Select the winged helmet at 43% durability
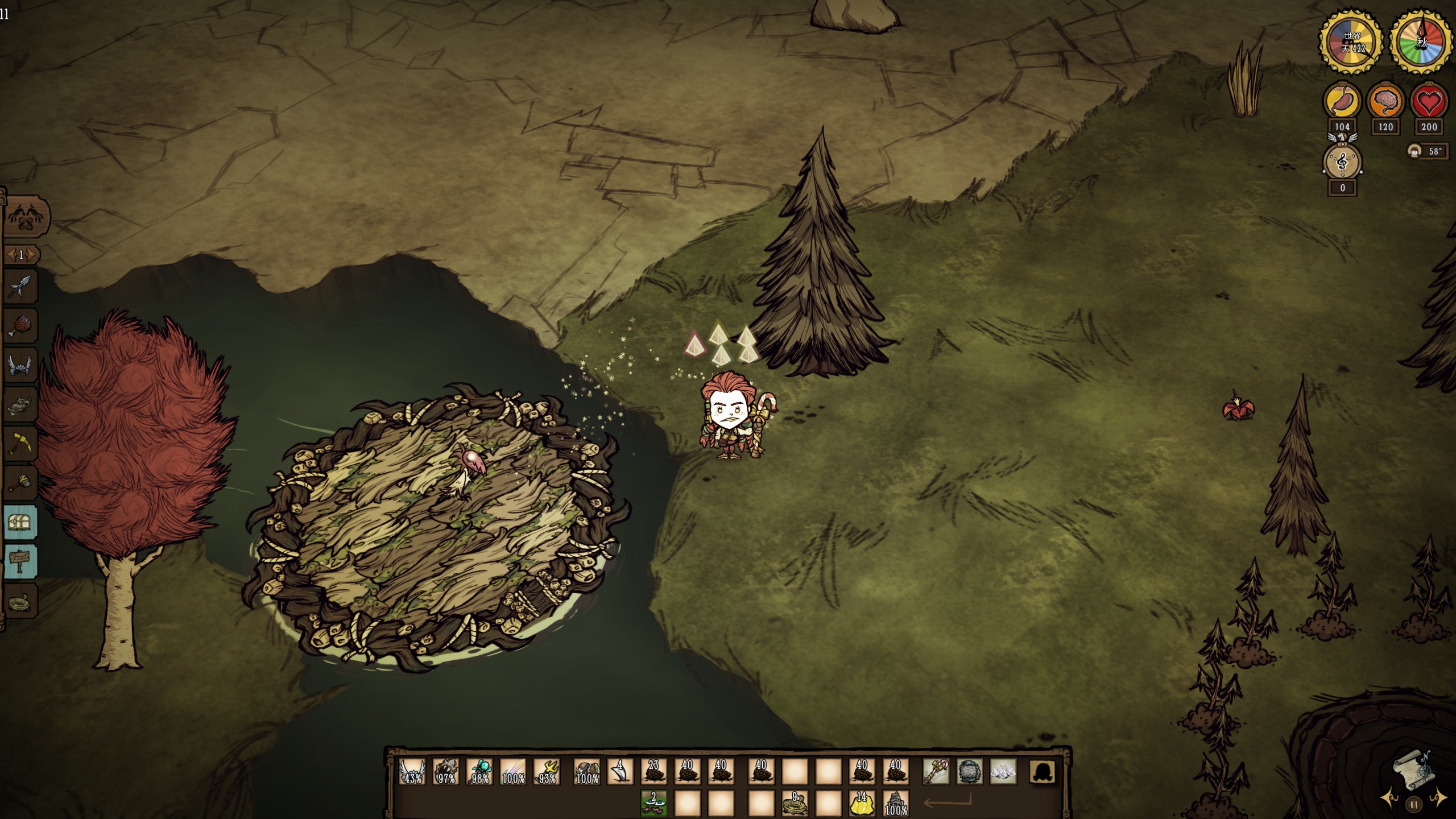Viewport: 1456px width, 819px height. point(412,772)
